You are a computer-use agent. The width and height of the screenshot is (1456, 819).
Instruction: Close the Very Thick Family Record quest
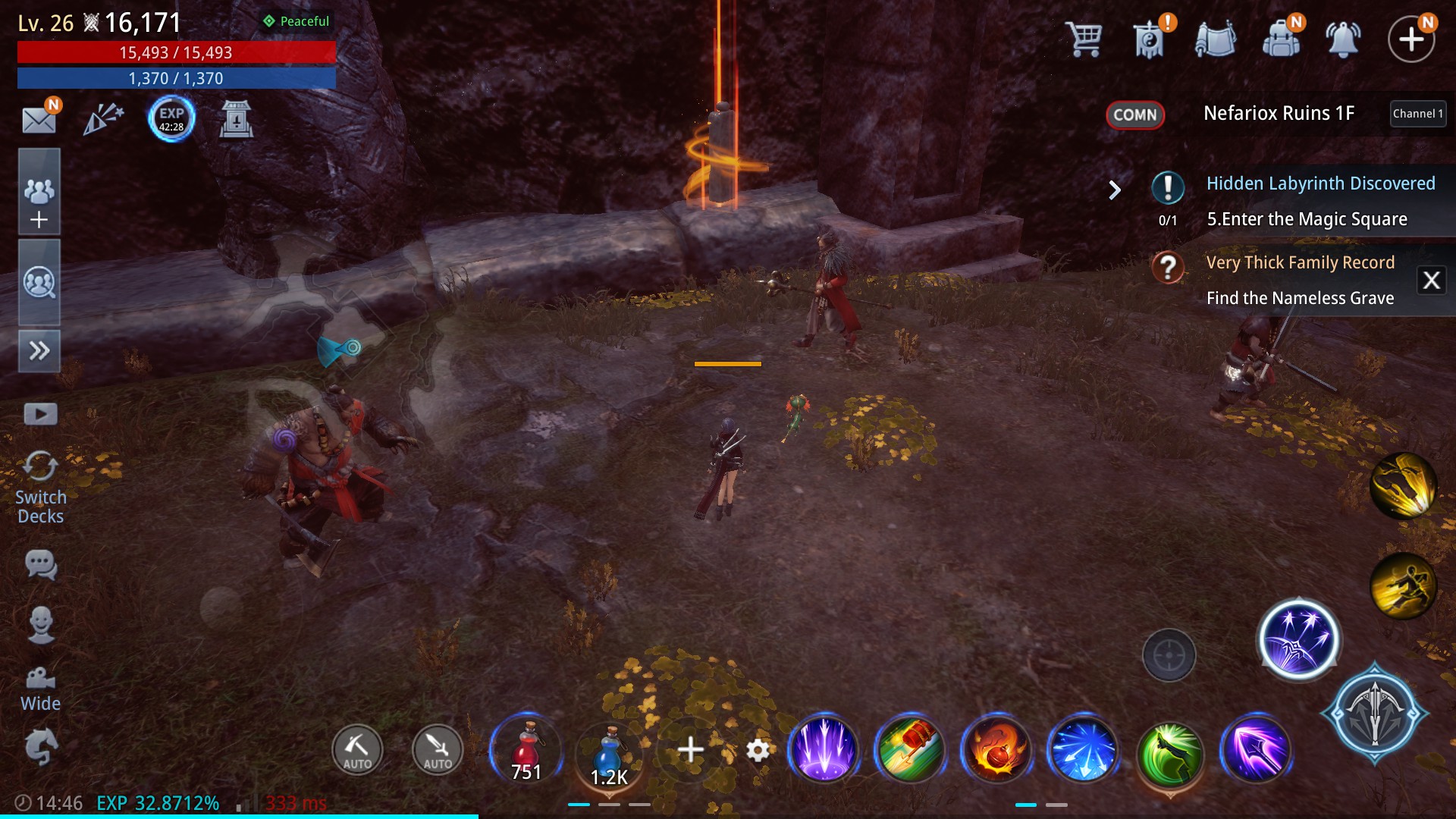[x=1431, y=281]
